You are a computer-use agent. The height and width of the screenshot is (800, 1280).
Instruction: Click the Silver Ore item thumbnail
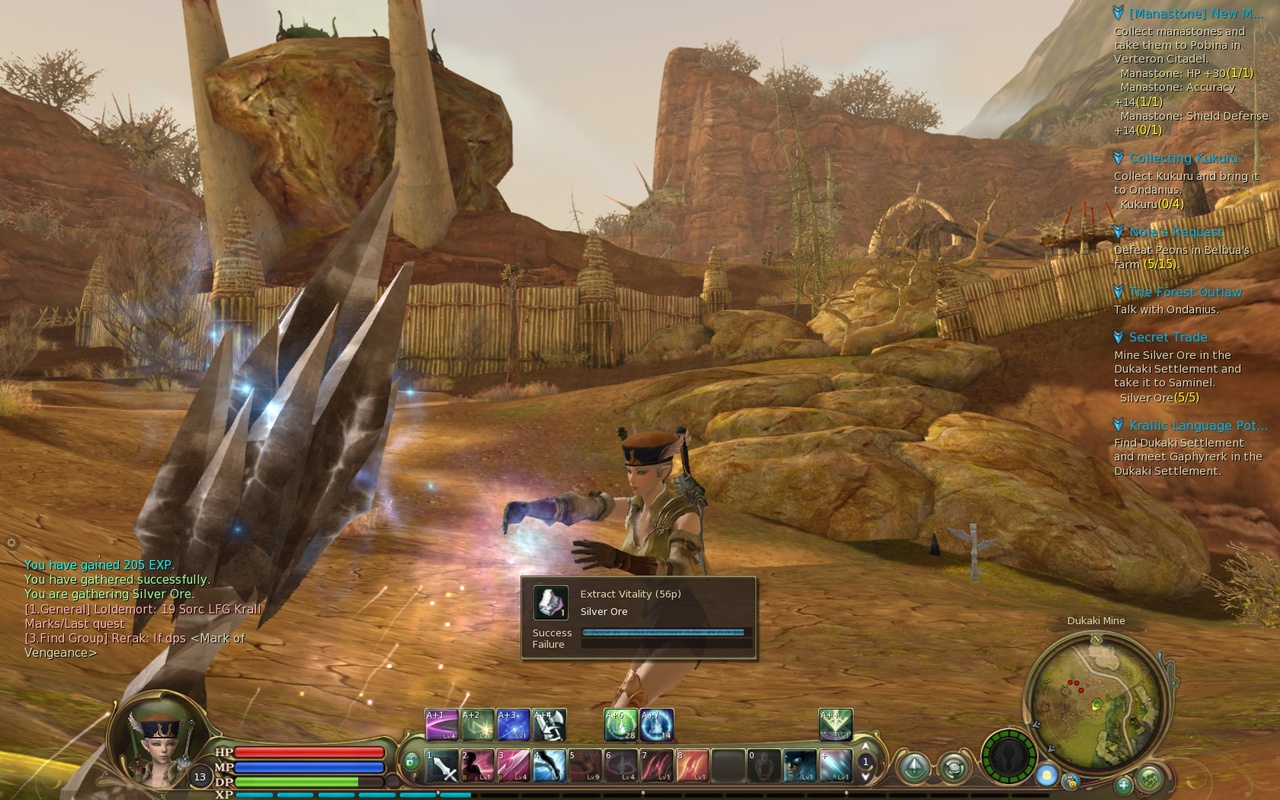552,603
